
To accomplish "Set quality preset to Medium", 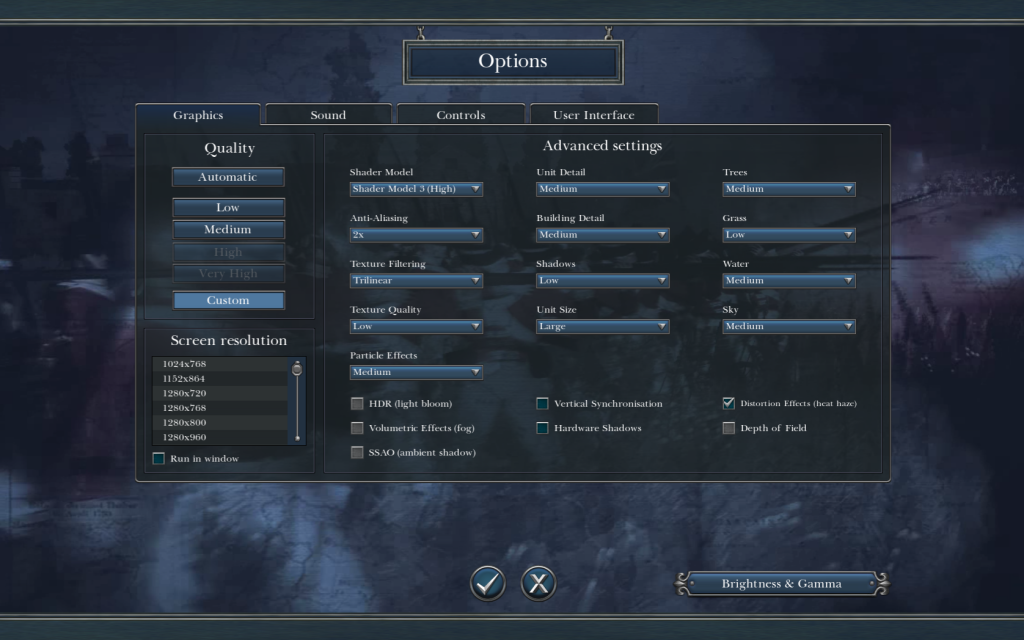I will click(x=228, y=230).
